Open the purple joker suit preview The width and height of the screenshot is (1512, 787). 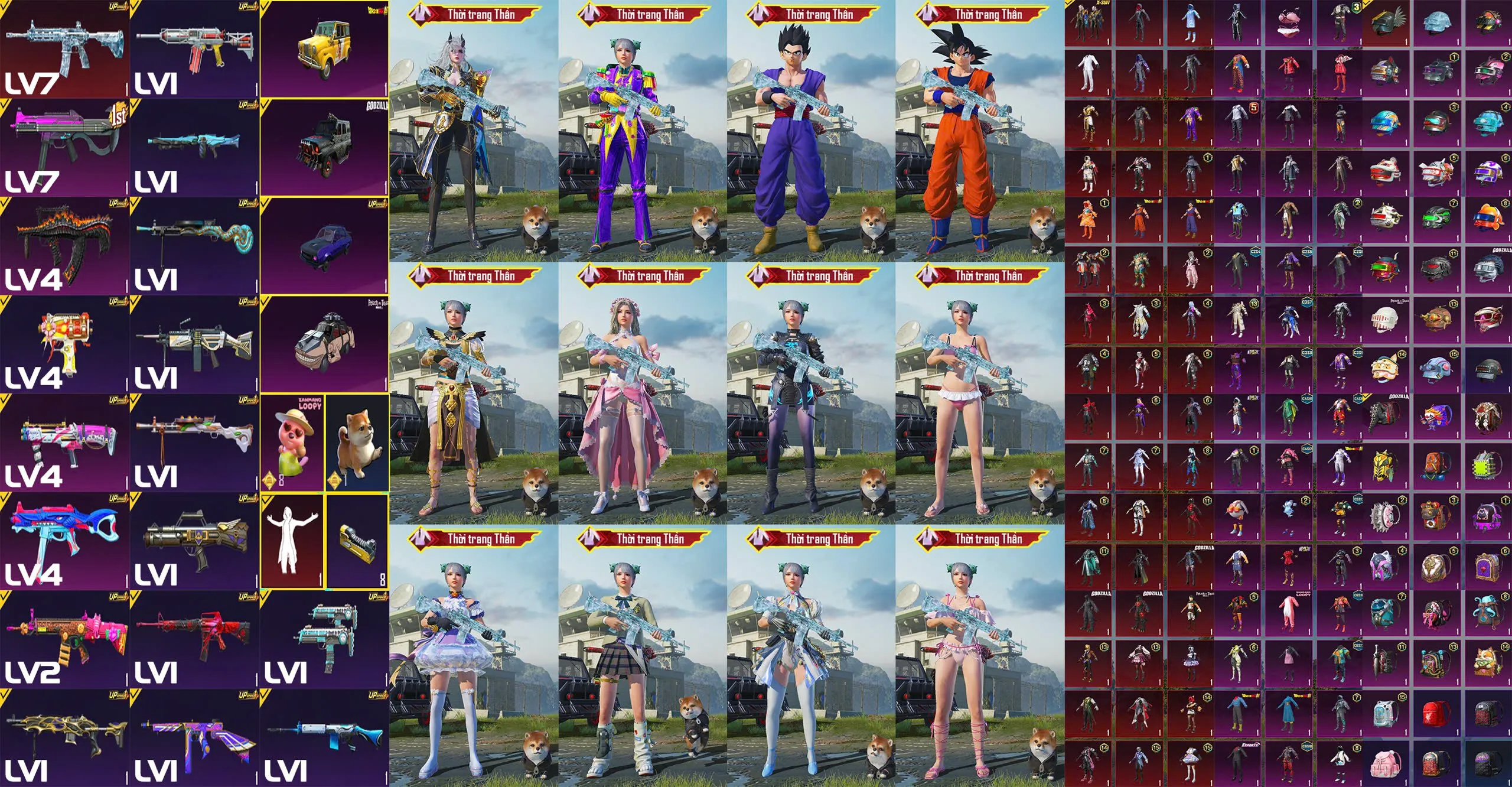pyautogui.click(x=643, y=136)
